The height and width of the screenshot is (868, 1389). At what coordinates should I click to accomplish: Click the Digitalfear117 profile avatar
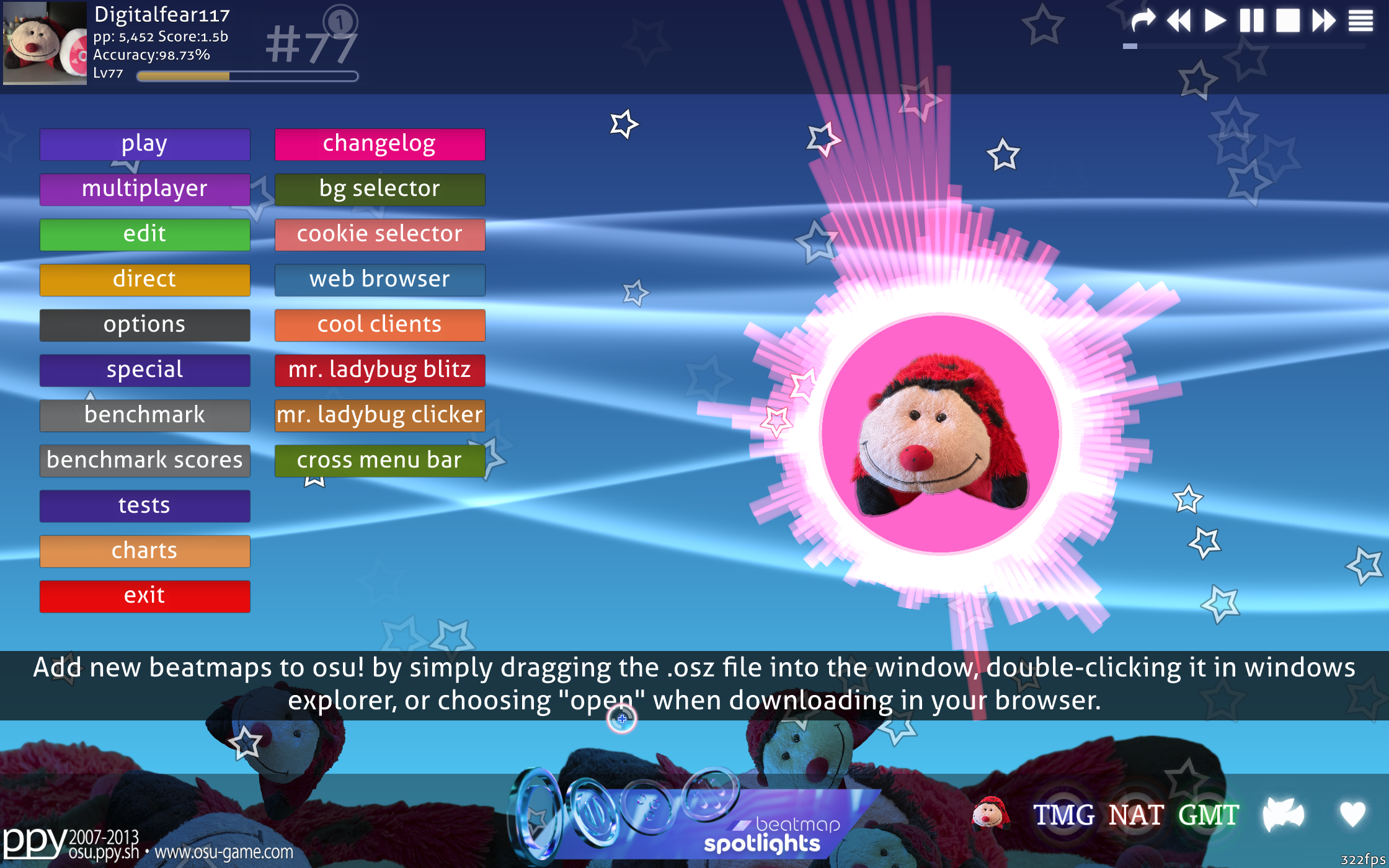pyautogui.click(x=45, y=43)
